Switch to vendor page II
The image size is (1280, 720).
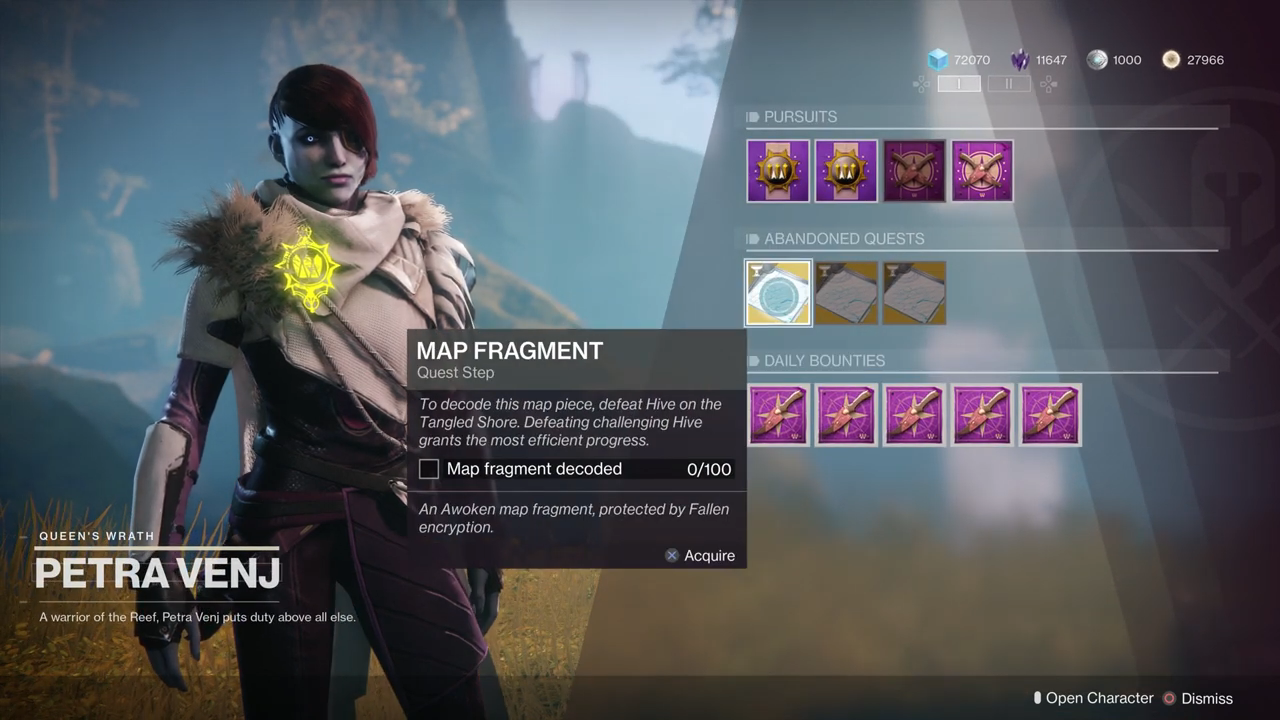tap(1008, 84)
